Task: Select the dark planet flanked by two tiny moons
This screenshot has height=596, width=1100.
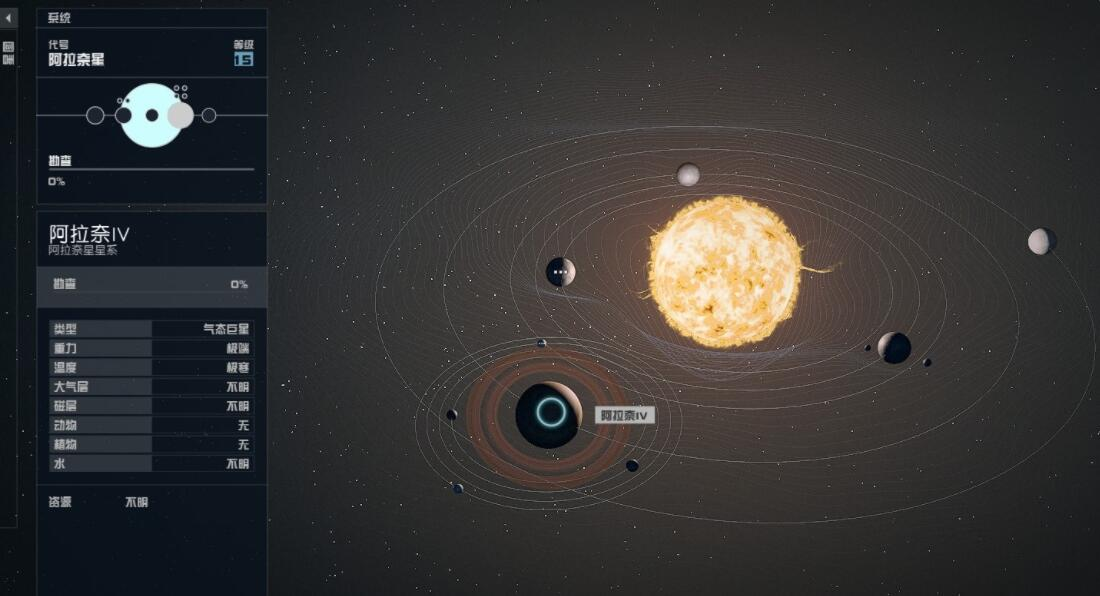Action: 894,347
